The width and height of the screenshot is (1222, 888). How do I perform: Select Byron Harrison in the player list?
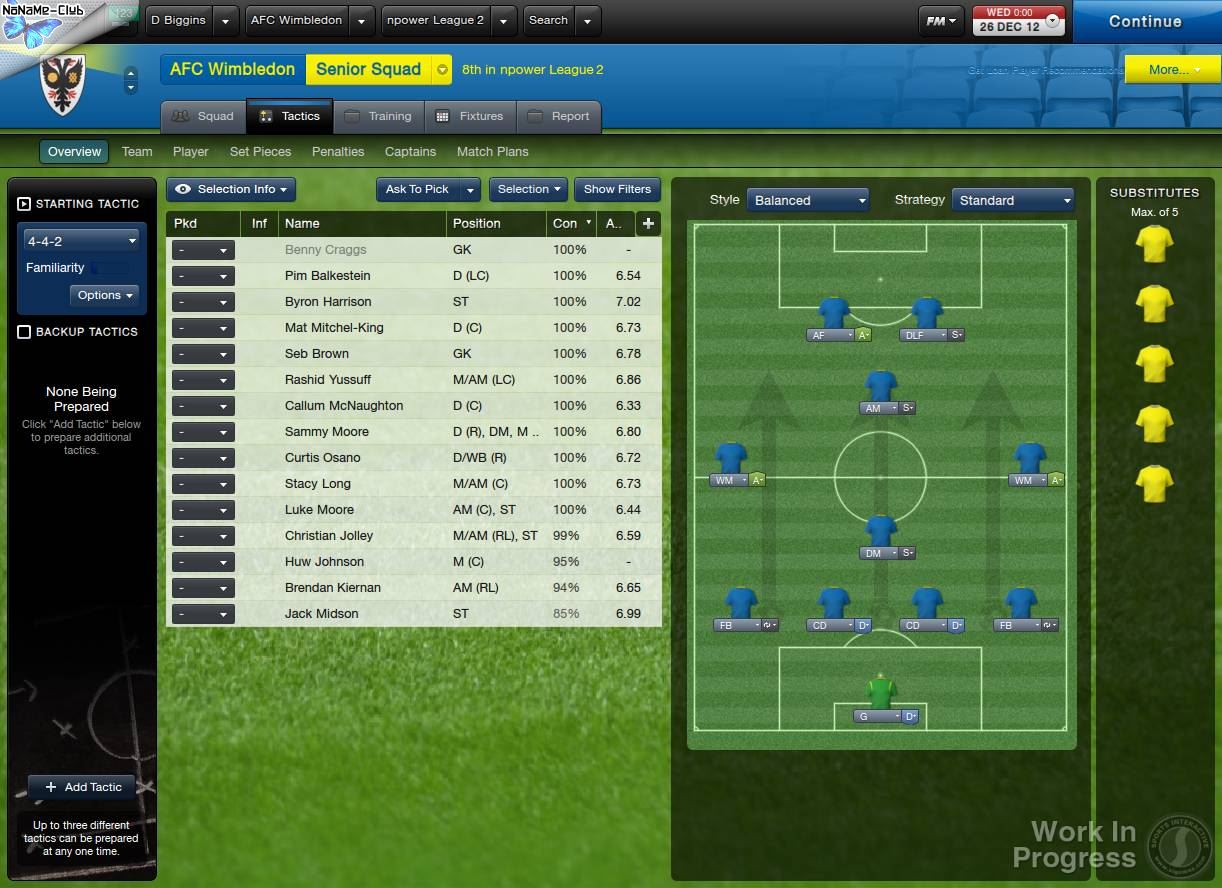click(328, 302)
